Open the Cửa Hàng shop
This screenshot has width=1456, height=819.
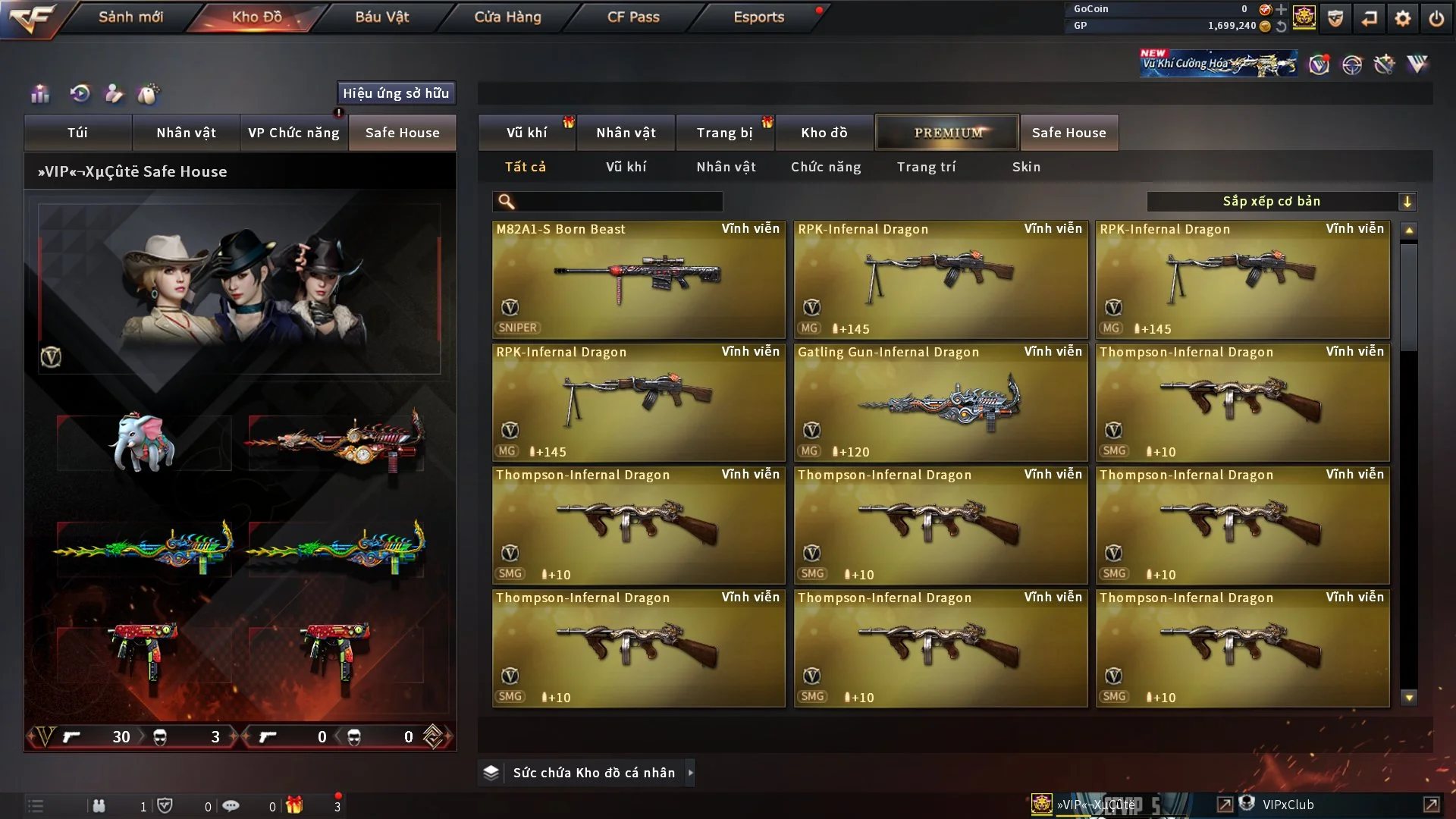[507, 17]
